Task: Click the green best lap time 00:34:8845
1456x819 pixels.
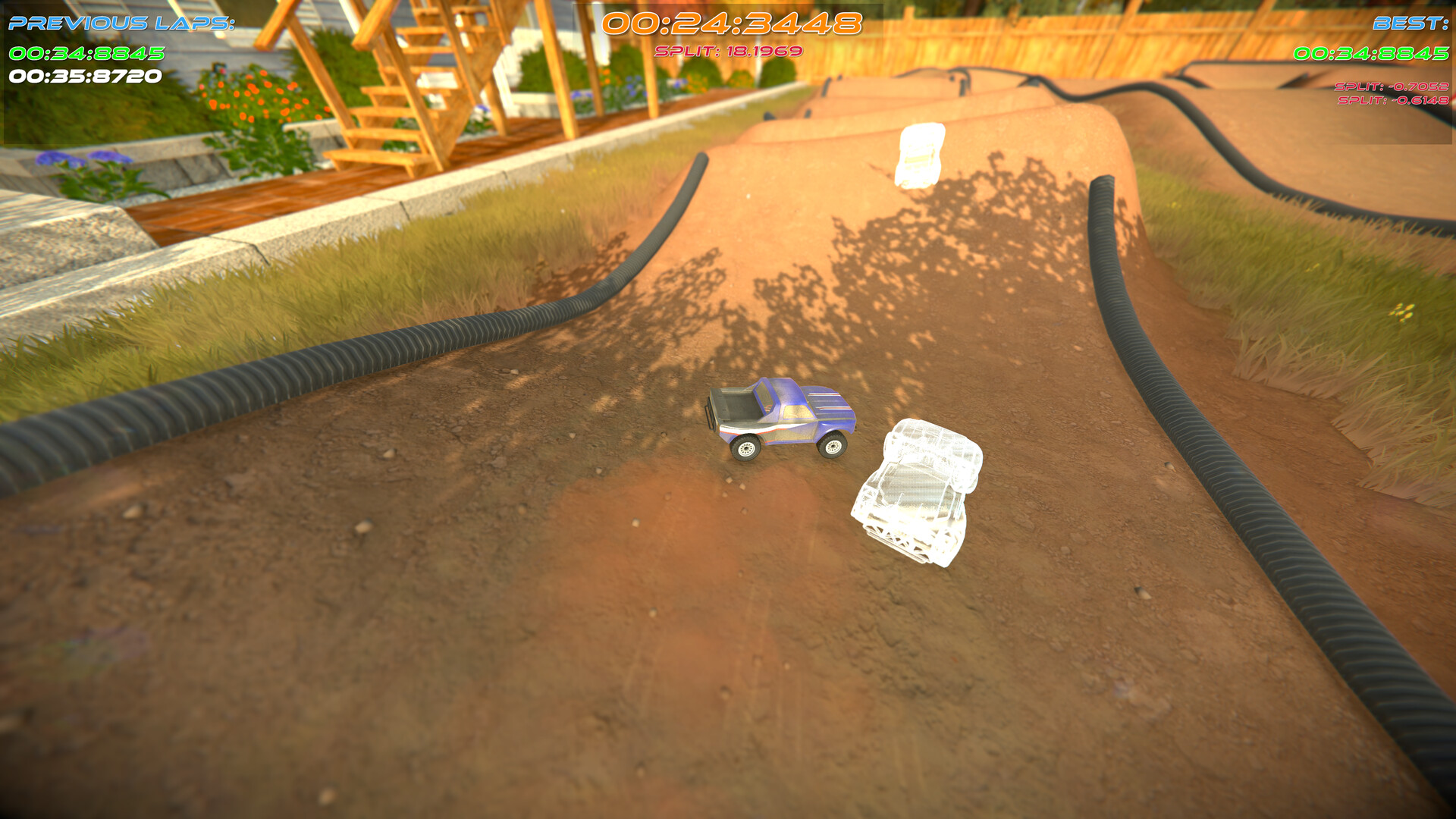Action: [x=1373, y=55]
